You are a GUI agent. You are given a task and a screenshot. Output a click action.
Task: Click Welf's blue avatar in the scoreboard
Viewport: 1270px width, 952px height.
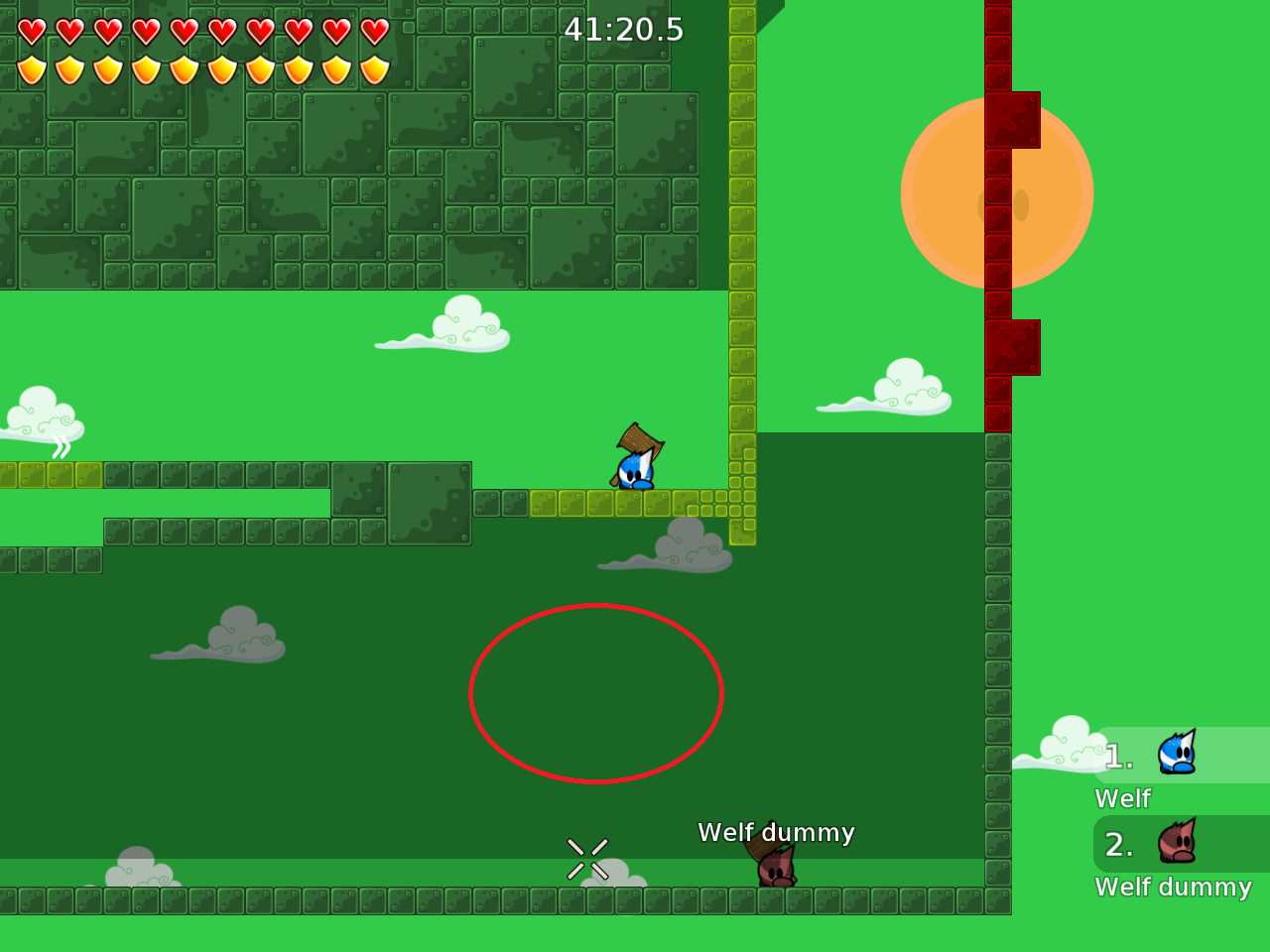coord(1176,754)
